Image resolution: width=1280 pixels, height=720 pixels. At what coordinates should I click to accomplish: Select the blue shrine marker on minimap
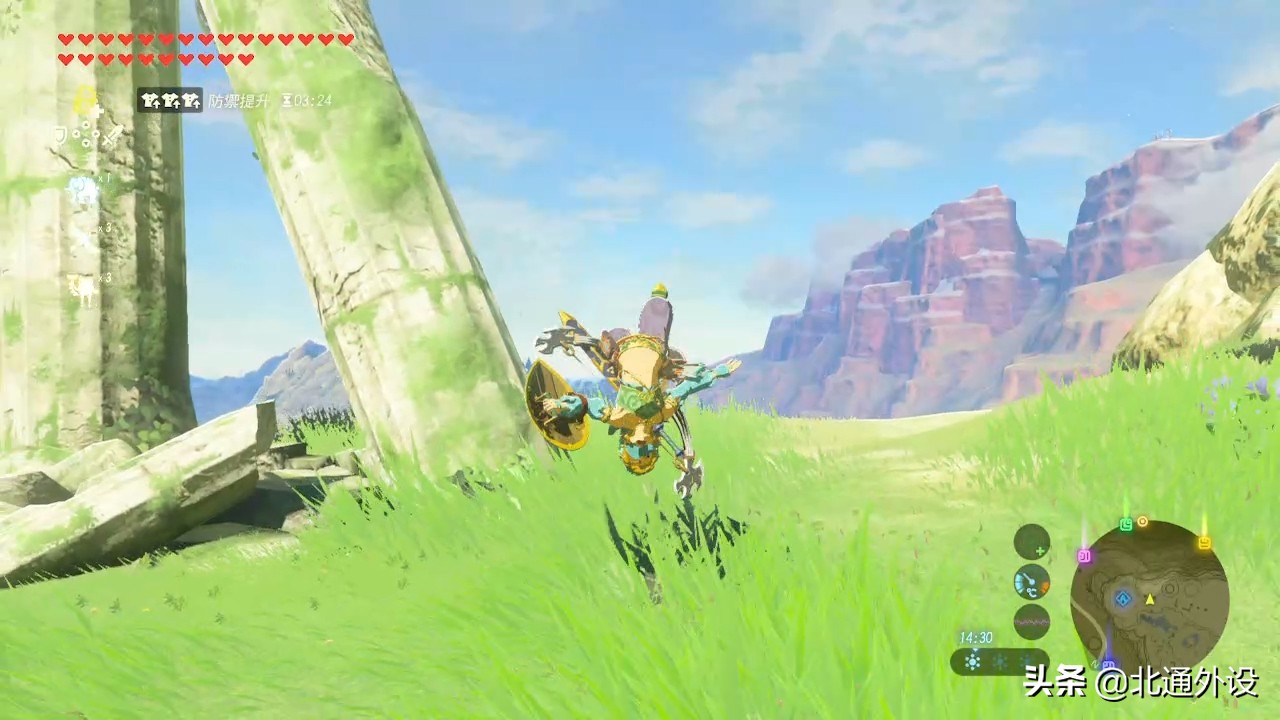(1123, 598)
